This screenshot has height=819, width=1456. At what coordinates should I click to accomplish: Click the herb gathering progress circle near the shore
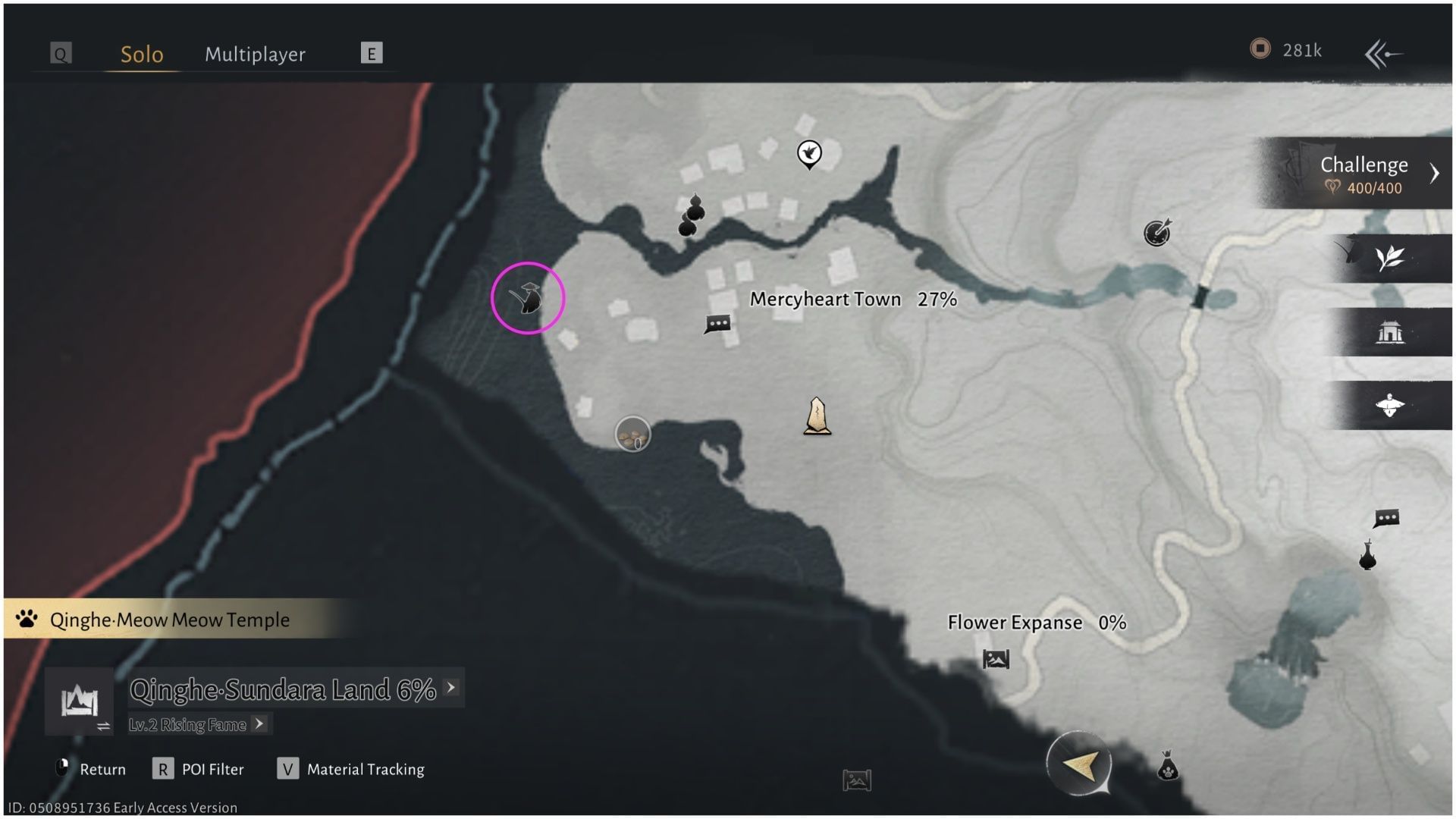[x=632, y=434]
